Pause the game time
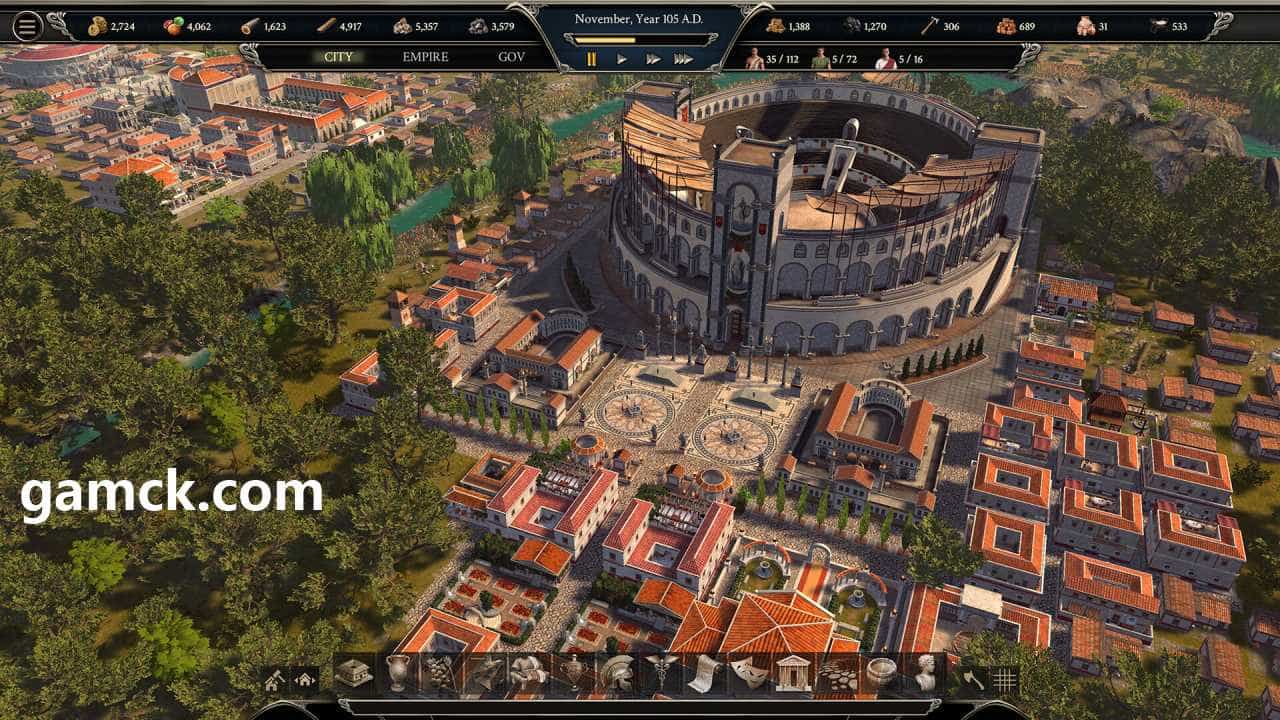The height and width of the screenshot is (720, 1280). [591, 60]
